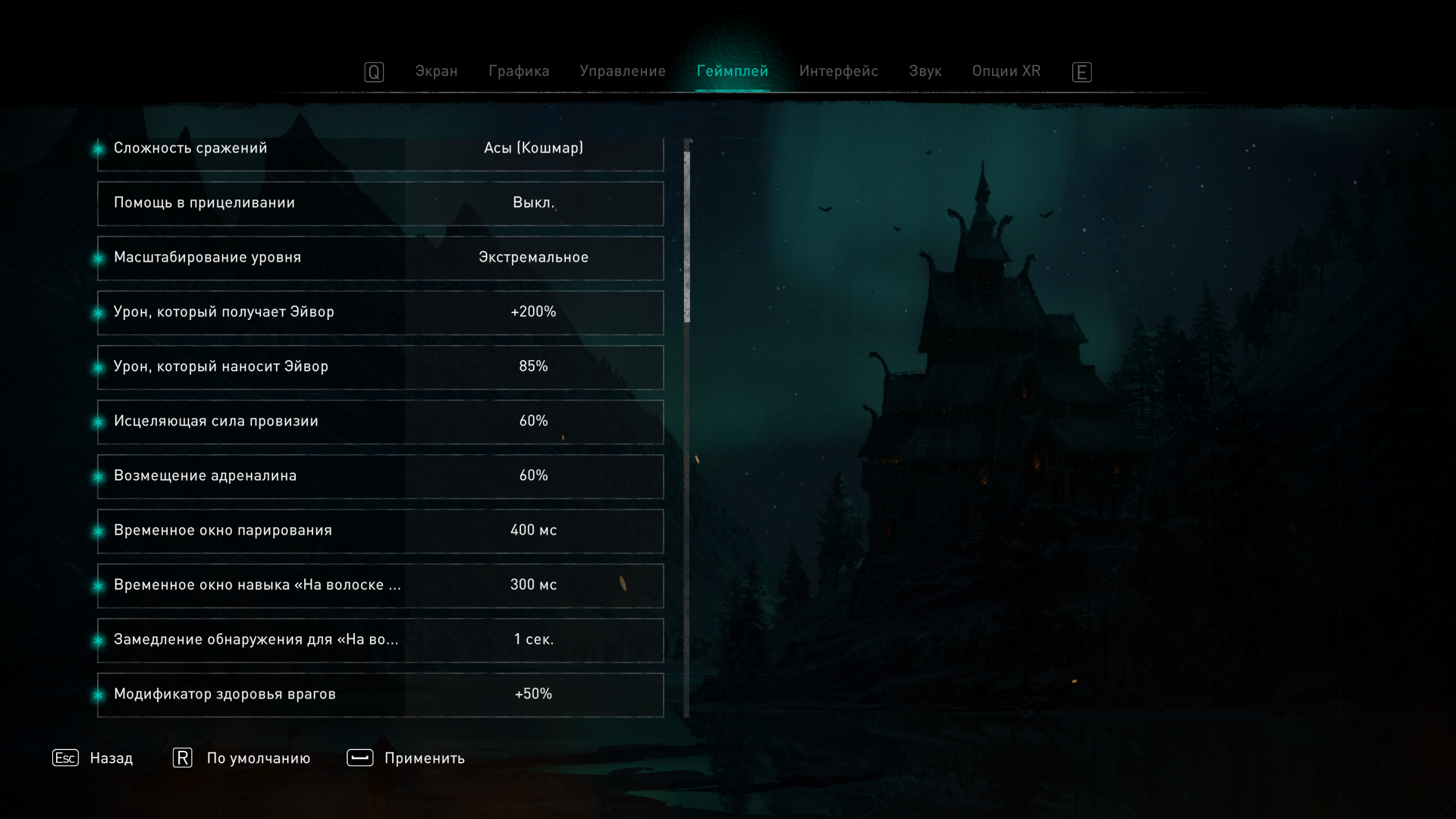Reset settings with По умолчанию
Viewport: 1456px width, 819px height.
tap(242, 758)
